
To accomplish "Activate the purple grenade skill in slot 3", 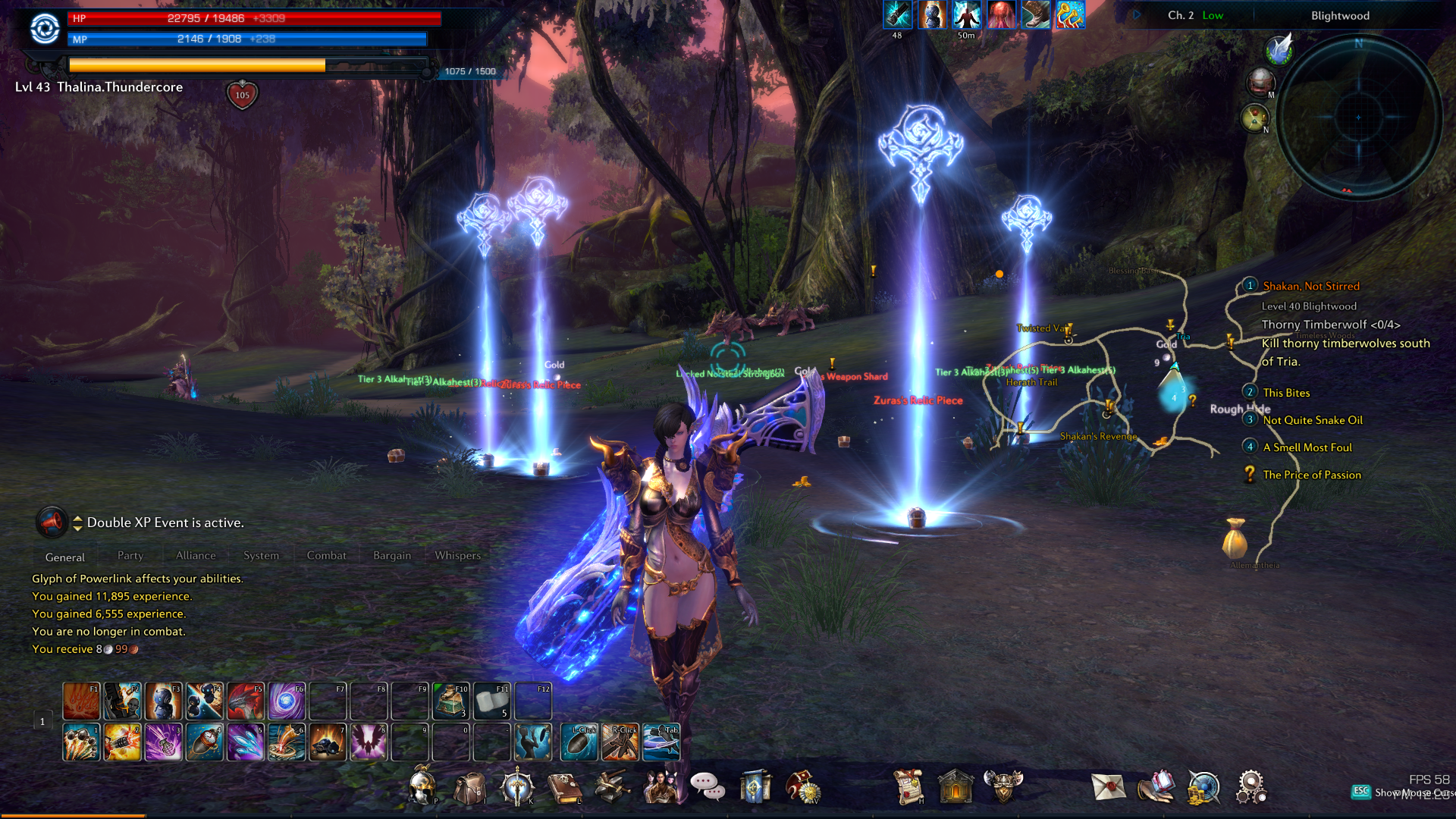I will 163,742.
